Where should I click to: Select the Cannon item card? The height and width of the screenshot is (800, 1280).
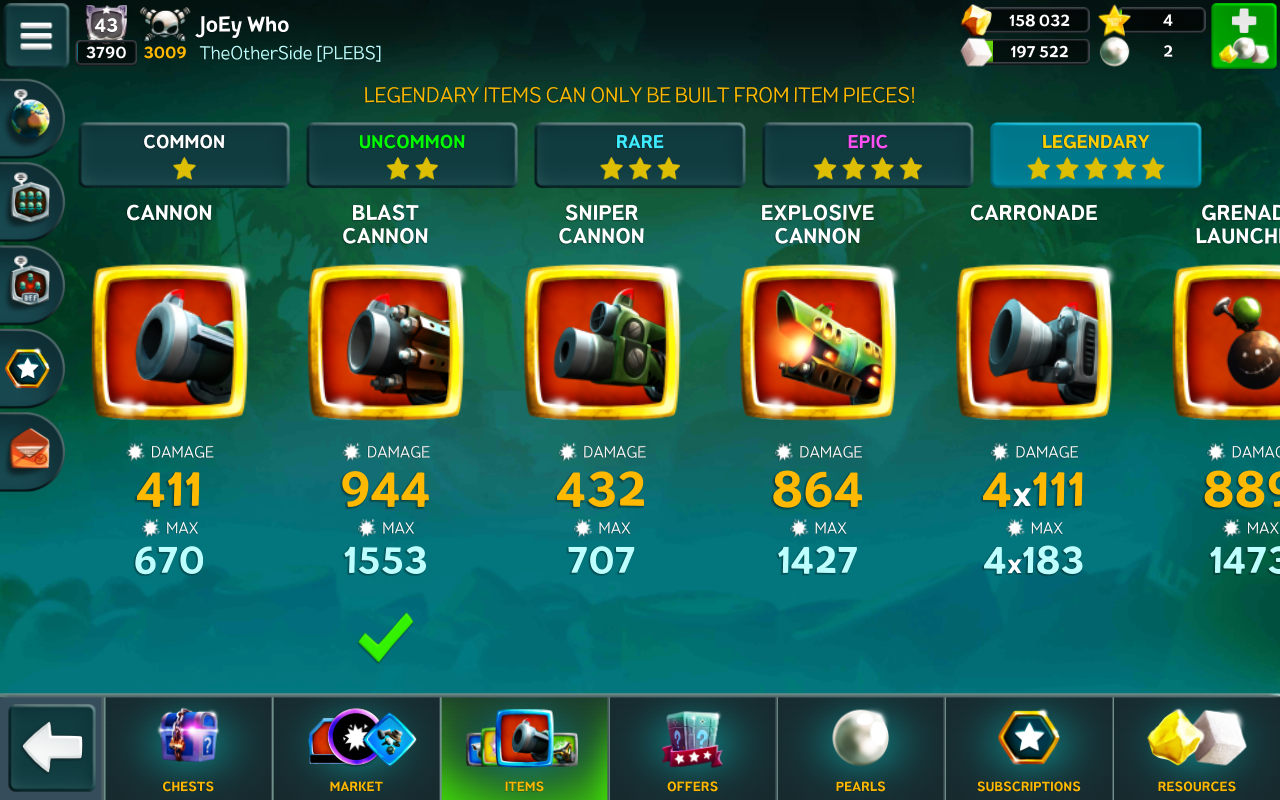[169, 342]
